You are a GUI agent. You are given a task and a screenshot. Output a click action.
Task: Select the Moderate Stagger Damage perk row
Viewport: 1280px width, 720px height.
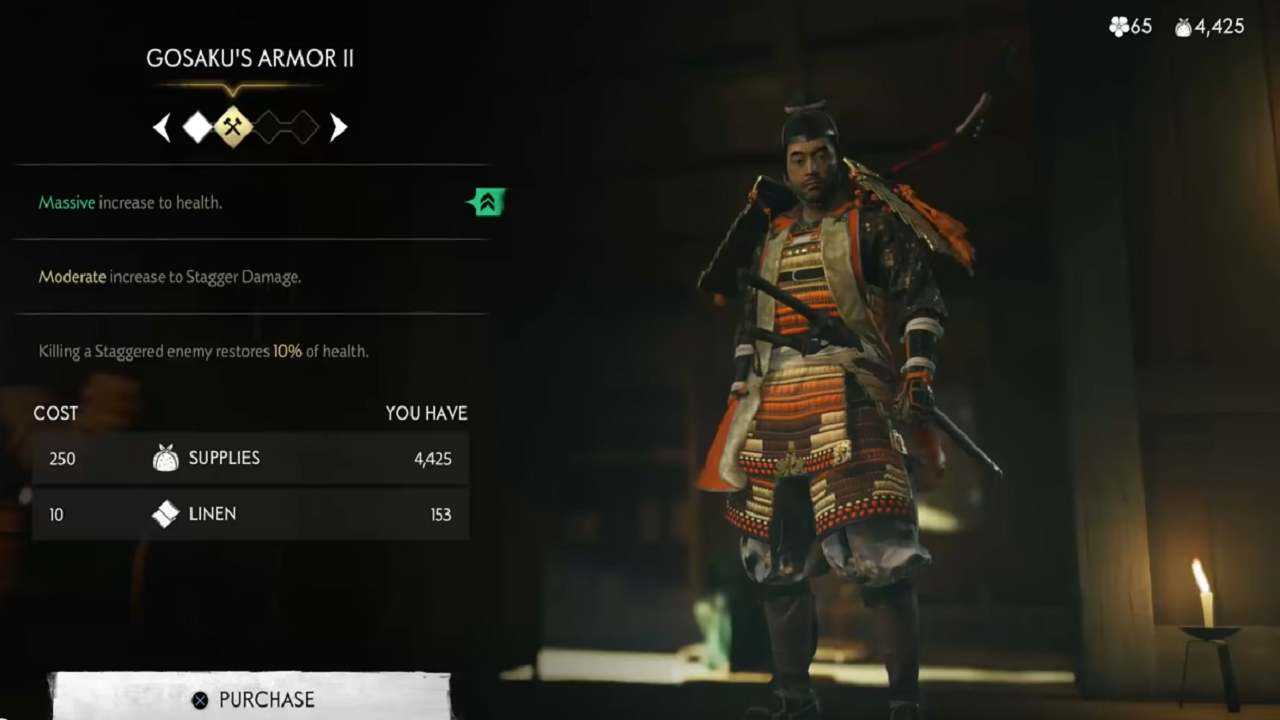250,277
